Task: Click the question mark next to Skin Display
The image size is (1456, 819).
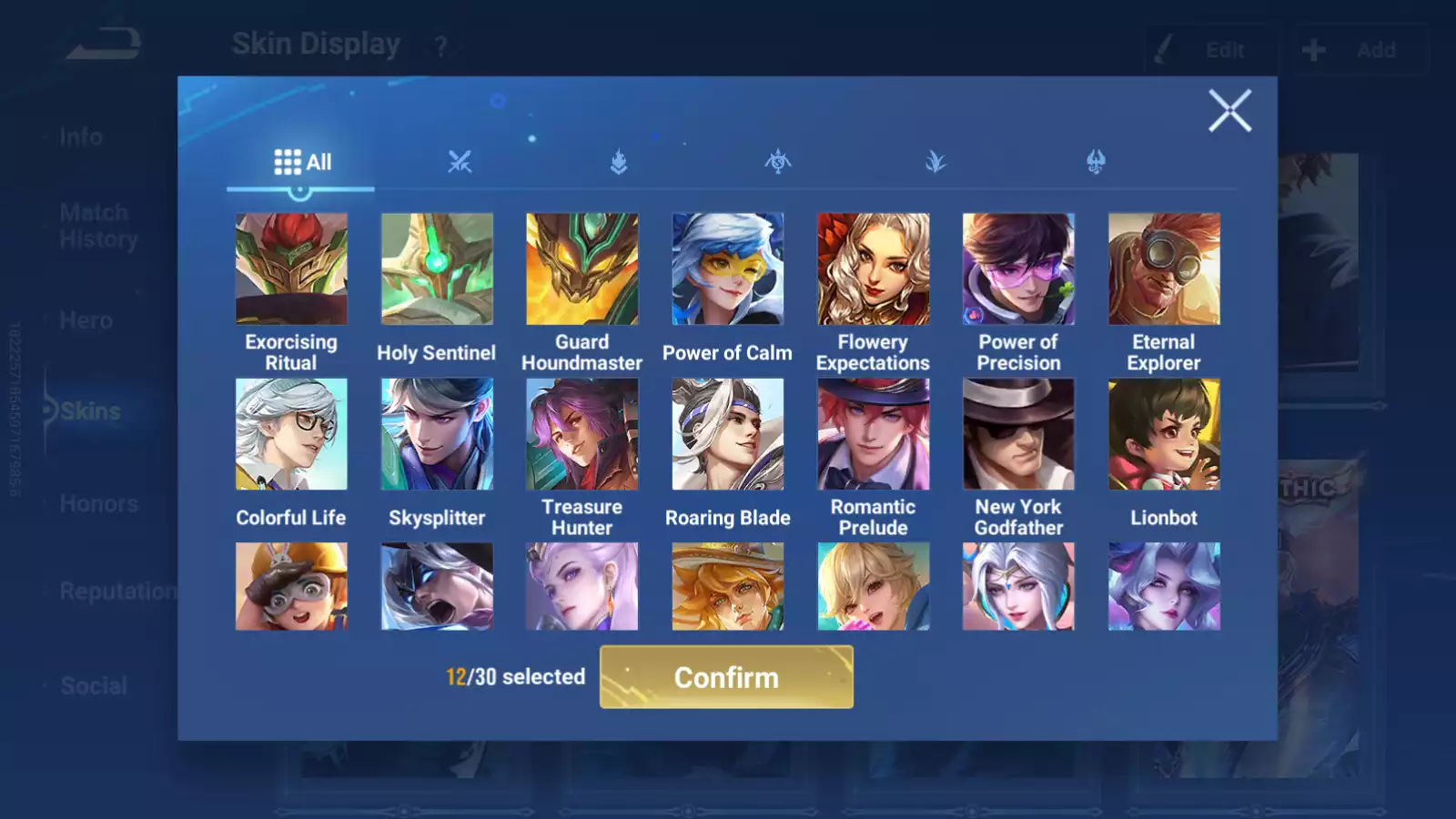Action: point(440,44)
